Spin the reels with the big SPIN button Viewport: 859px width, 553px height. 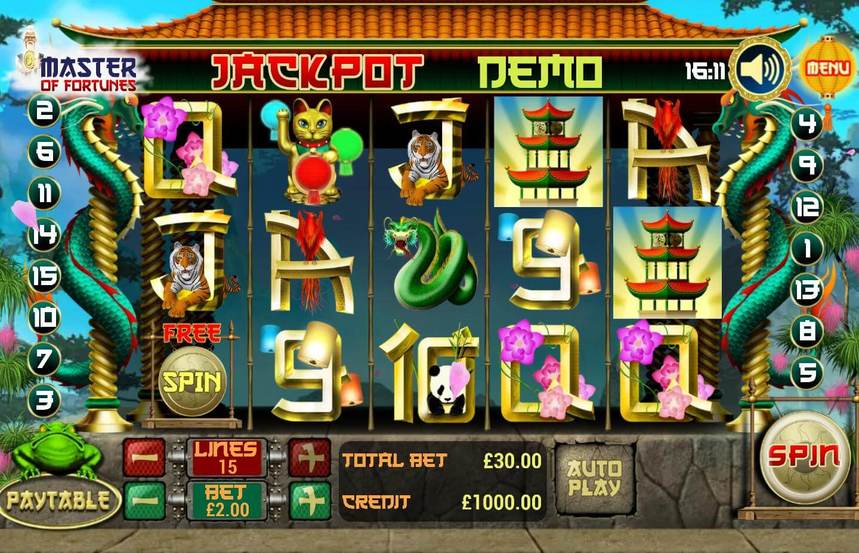click(x=801, y=457)
